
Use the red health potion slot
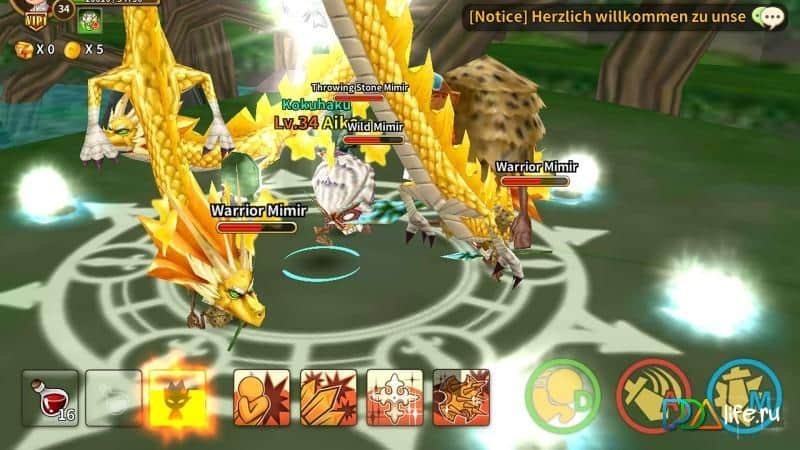[x=50, y=397]
